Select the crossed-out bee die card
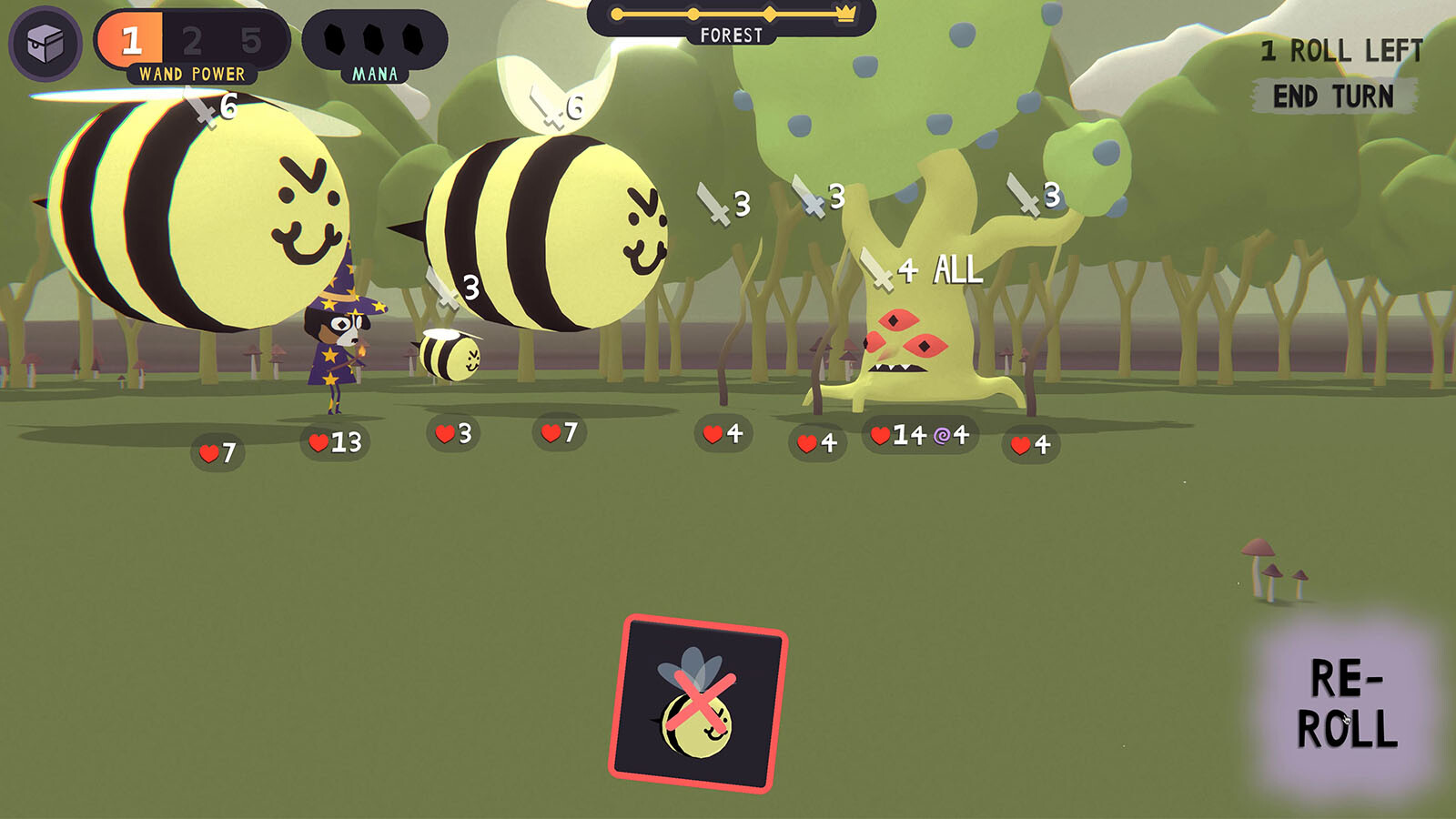Viewport: 1456px width, 819px height. point(698,703)
